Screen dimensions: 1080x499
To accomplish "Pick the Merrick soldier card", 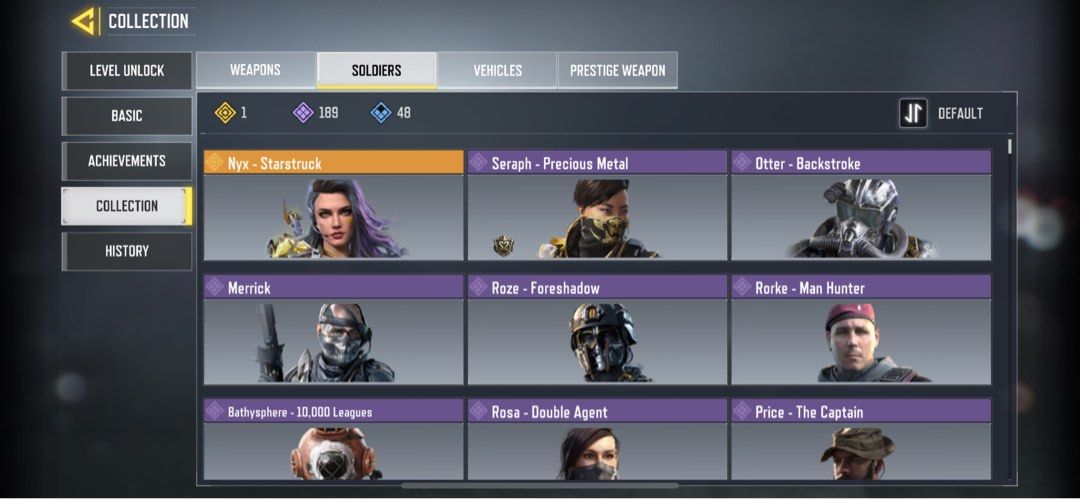I will tap(334, 331).
